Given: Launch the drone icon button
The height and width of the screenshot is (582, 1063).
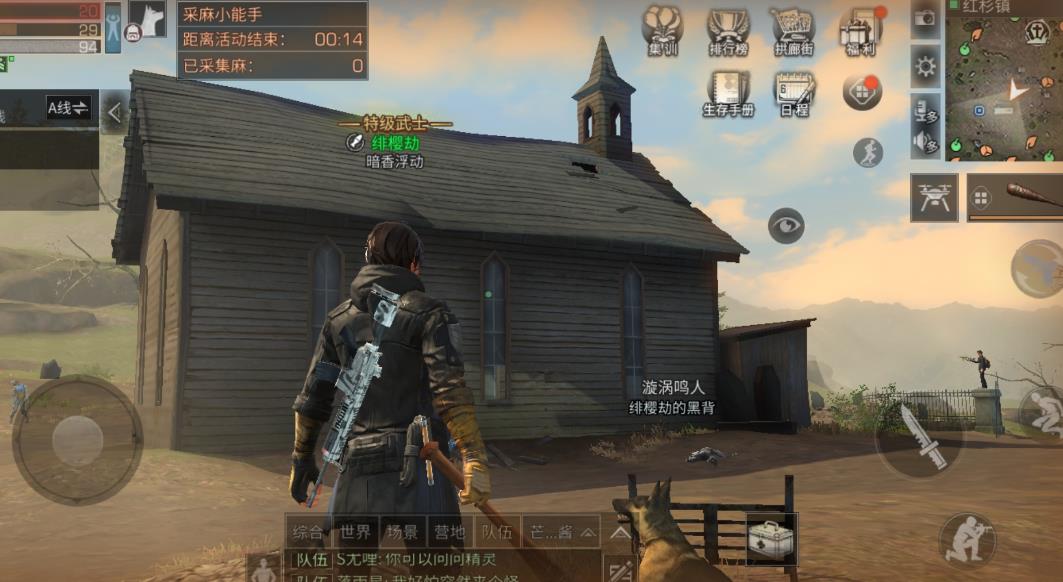Looking at the screenshot, I should click(x=934, y=197).
